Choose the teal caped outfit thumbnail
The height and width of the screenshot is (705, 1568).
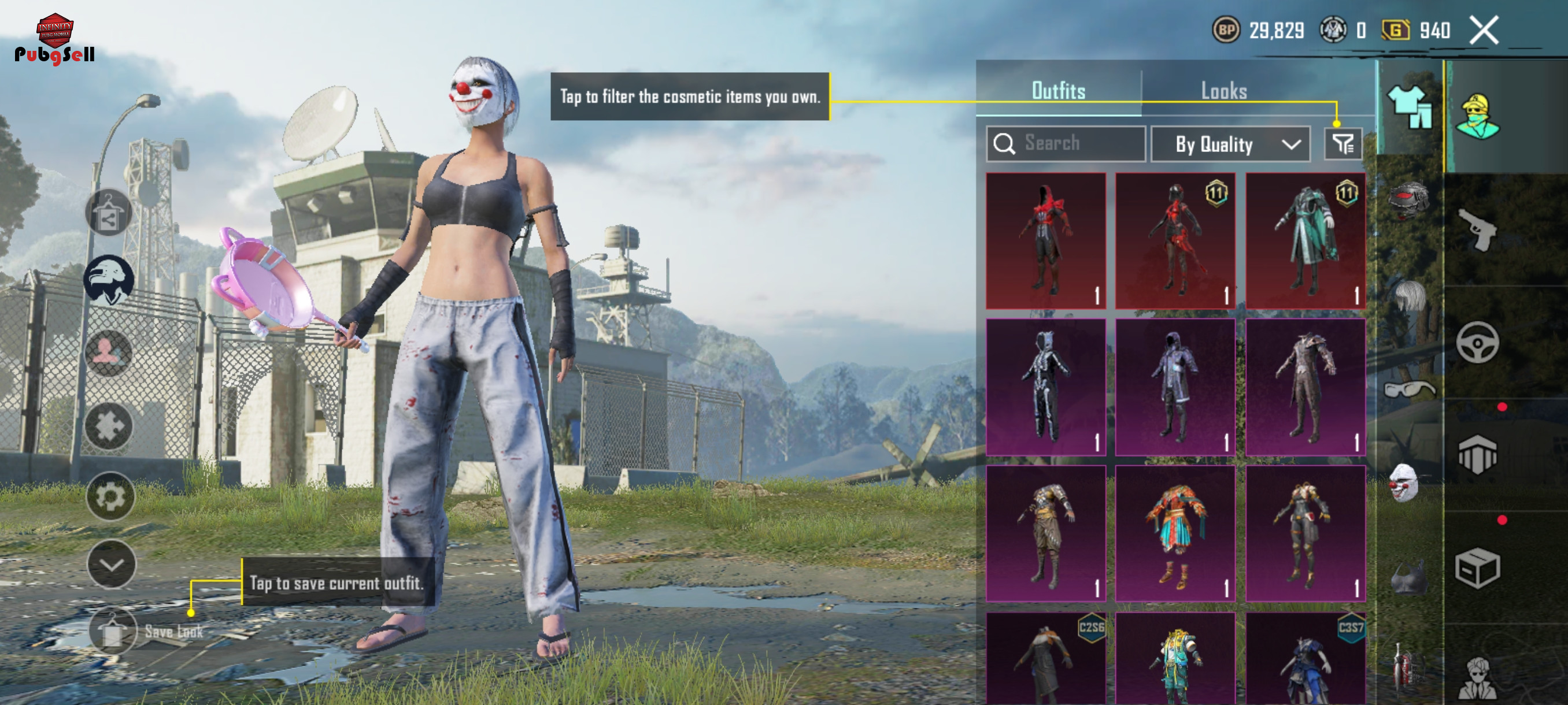click(1305, 241)
